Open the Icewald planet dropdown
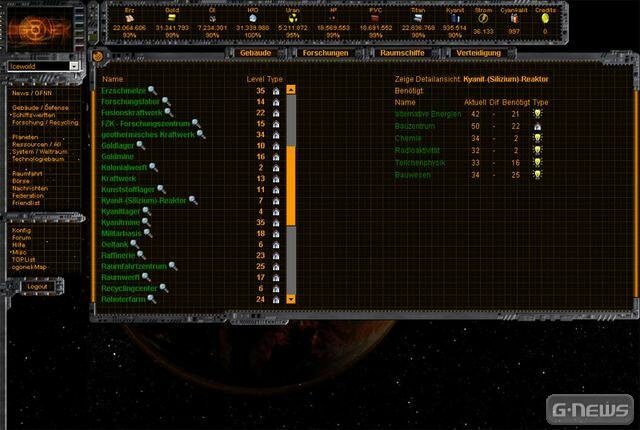The width and height of the screenshot is (640, 430). (x=74, y=66)
